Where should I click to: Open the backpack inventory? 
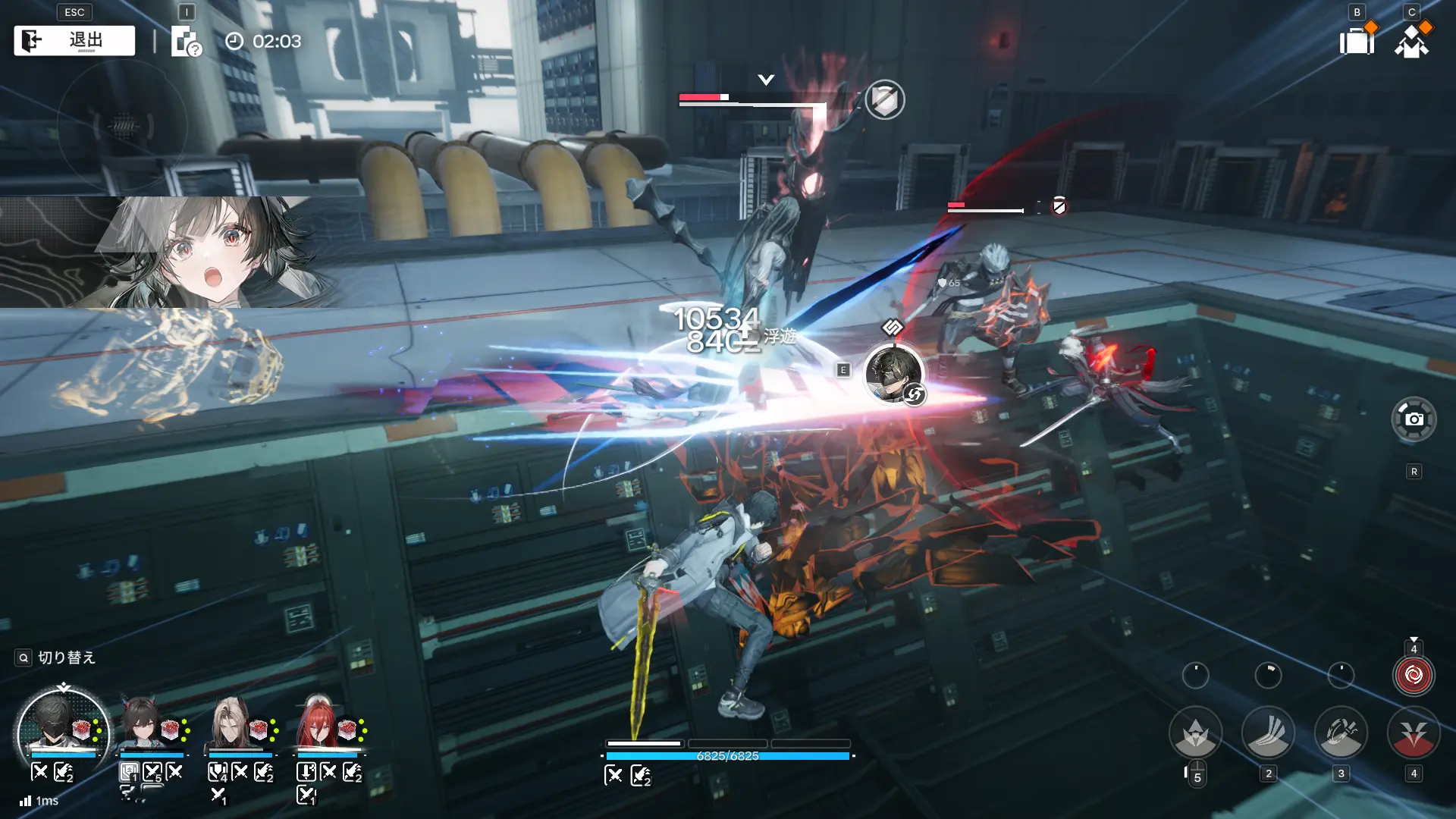click(1357, 40)
